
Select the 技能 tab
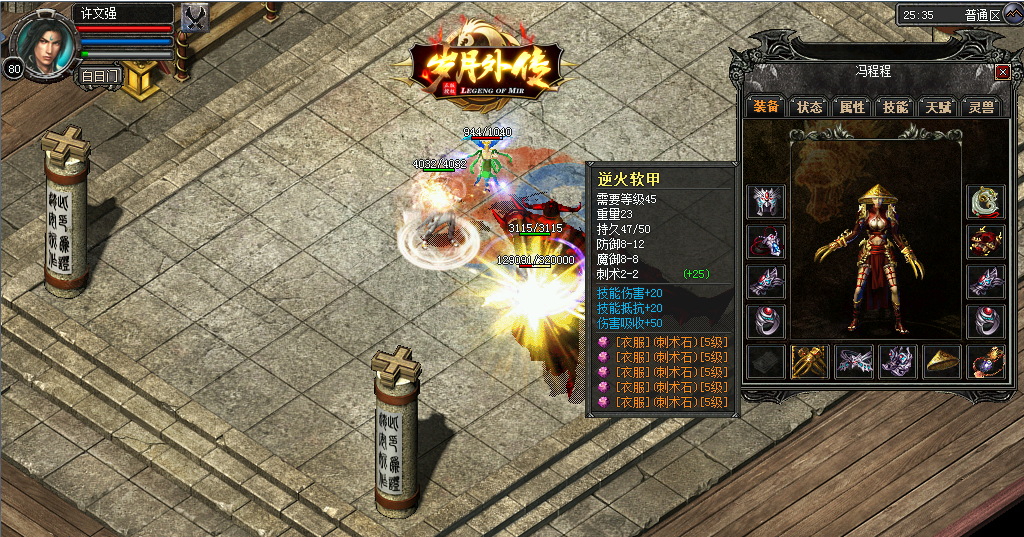(x=895, y=106)
